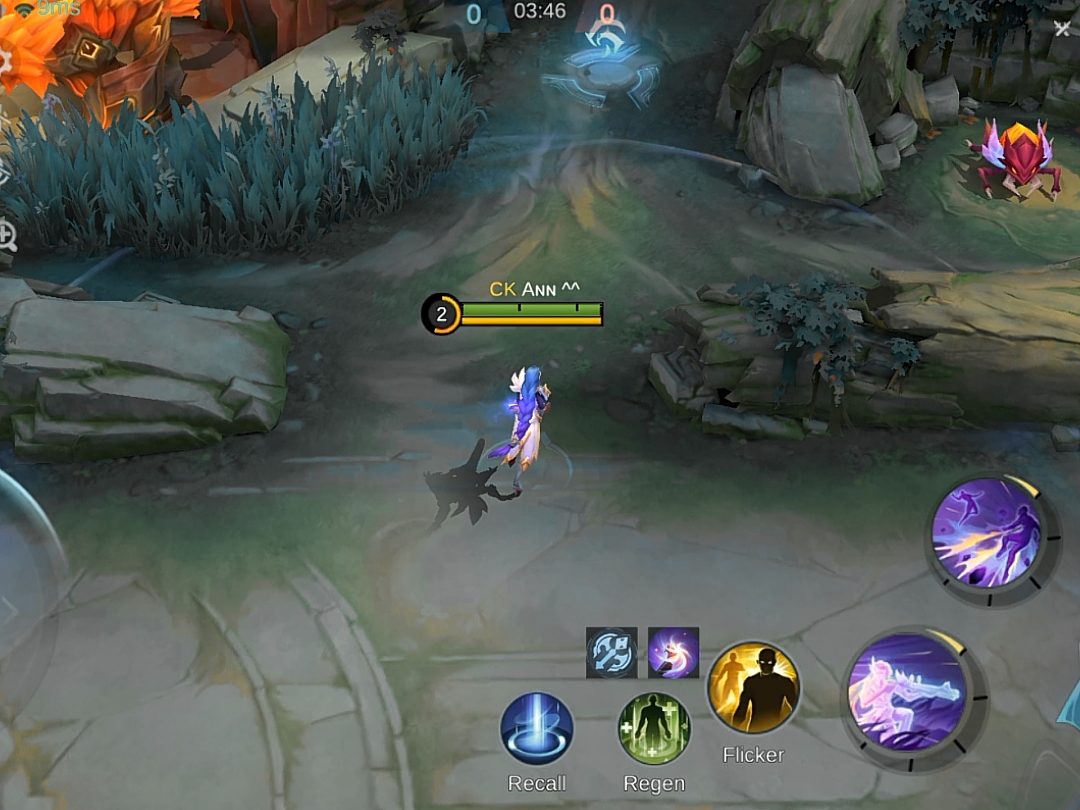Open the magnifying glass zoom control
Viewport: 1080px width, 810px height.
[x=6, y=237]
